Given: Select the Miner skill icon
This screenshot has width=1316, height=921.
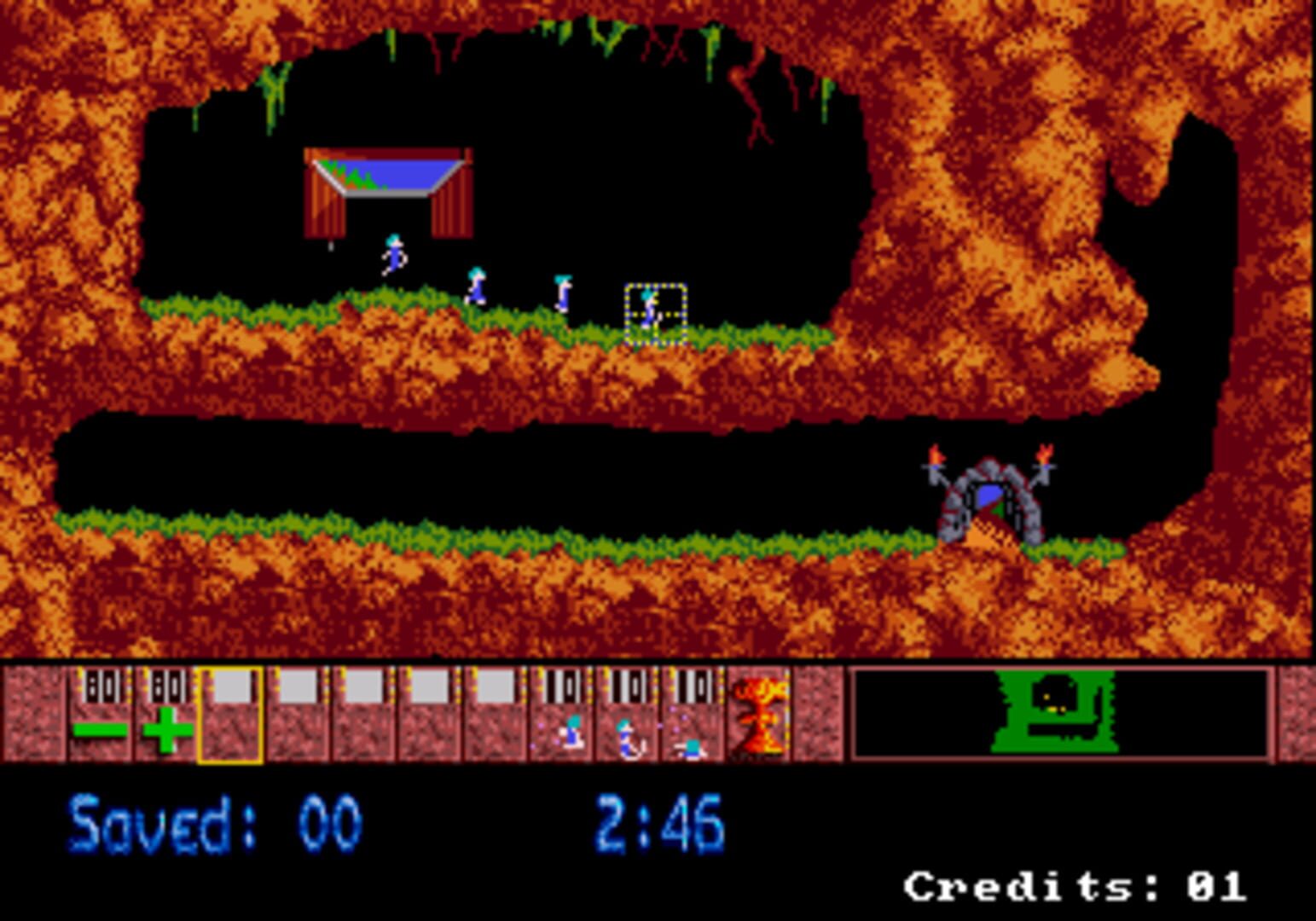Looking at the screenshot, I should point(627,721).
